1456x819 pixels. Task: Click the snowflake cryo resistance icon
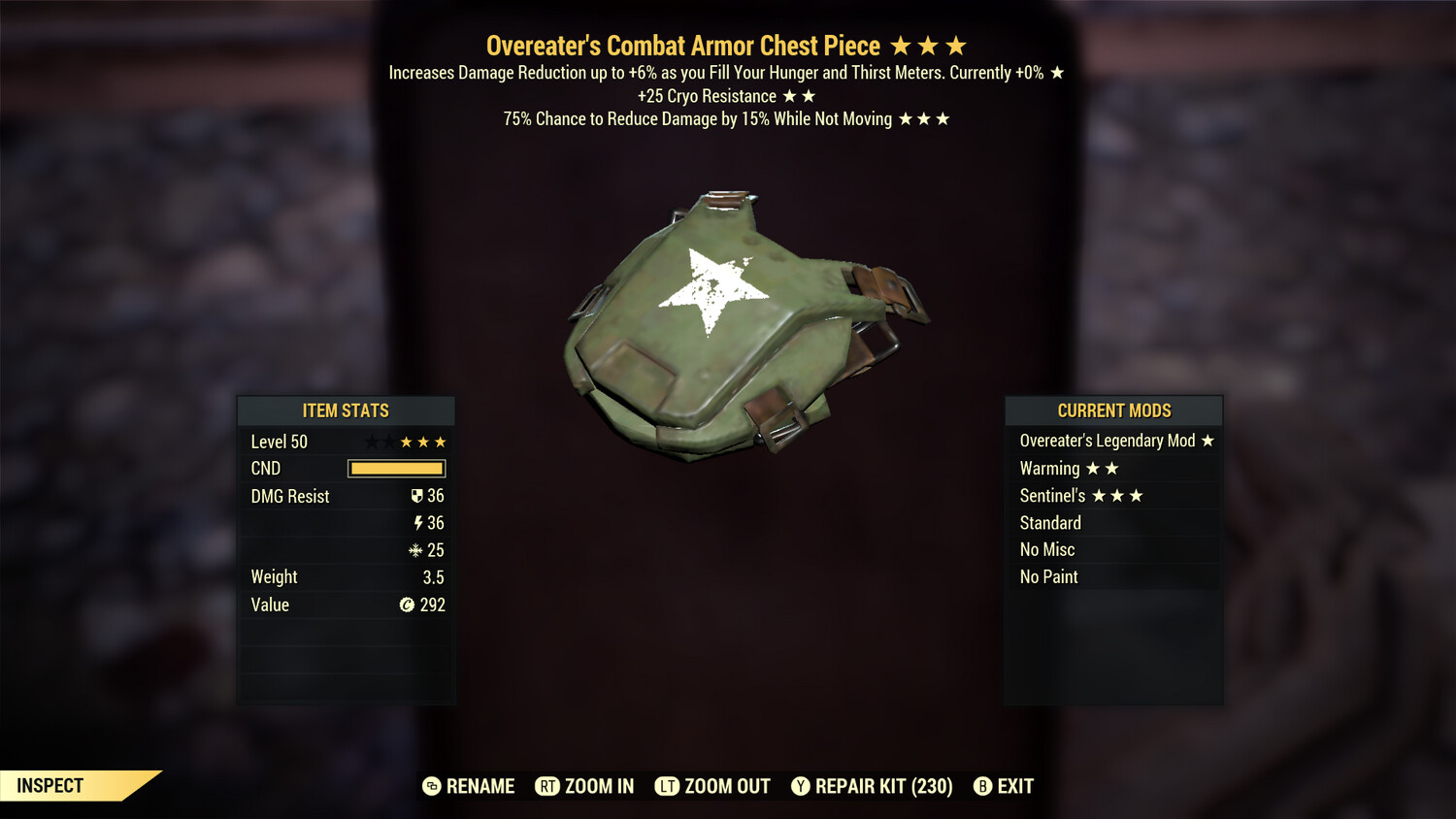417,549
